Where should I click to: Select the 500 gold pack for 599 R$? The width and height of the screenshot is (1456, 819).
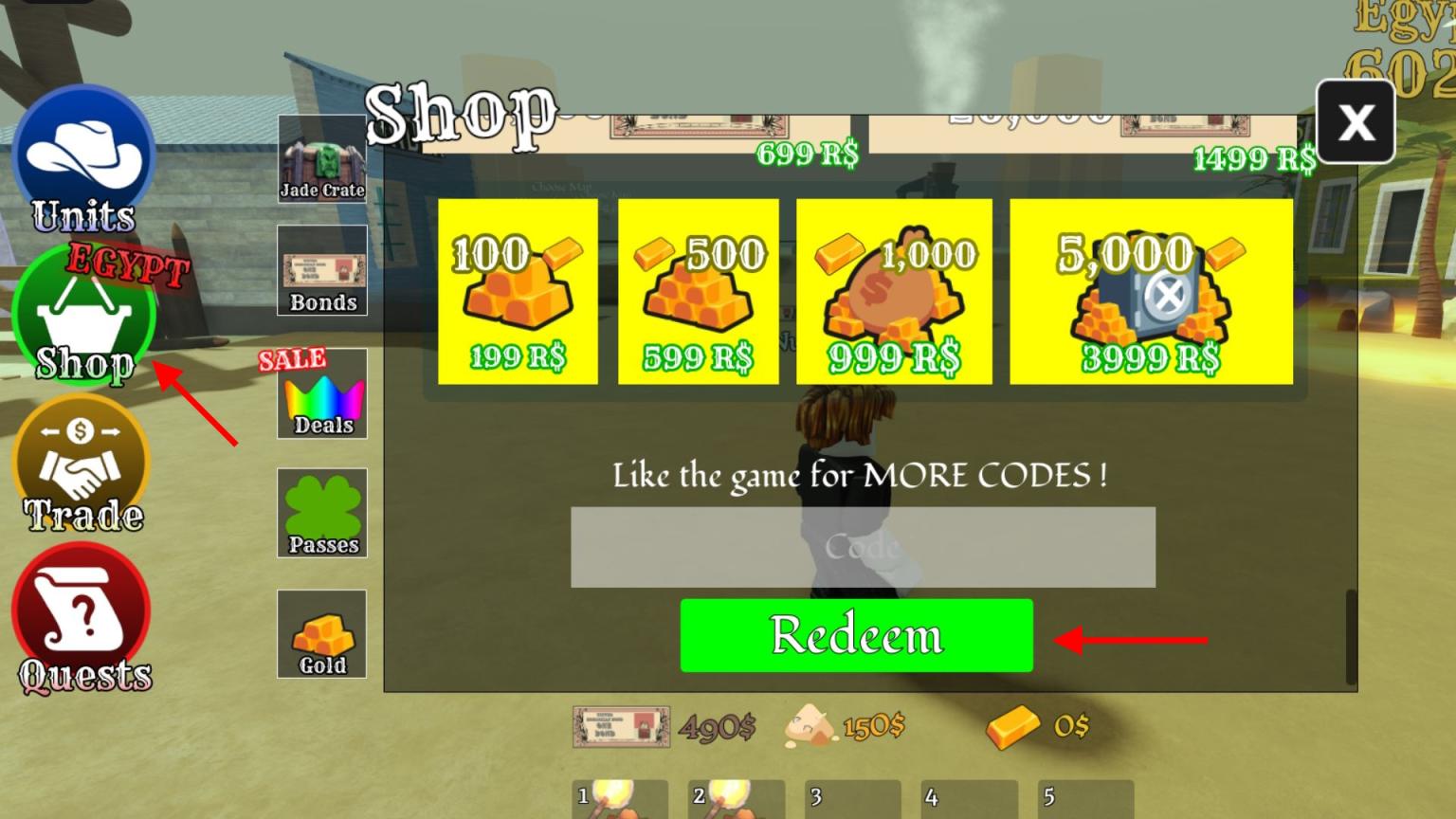coord(698,291)
